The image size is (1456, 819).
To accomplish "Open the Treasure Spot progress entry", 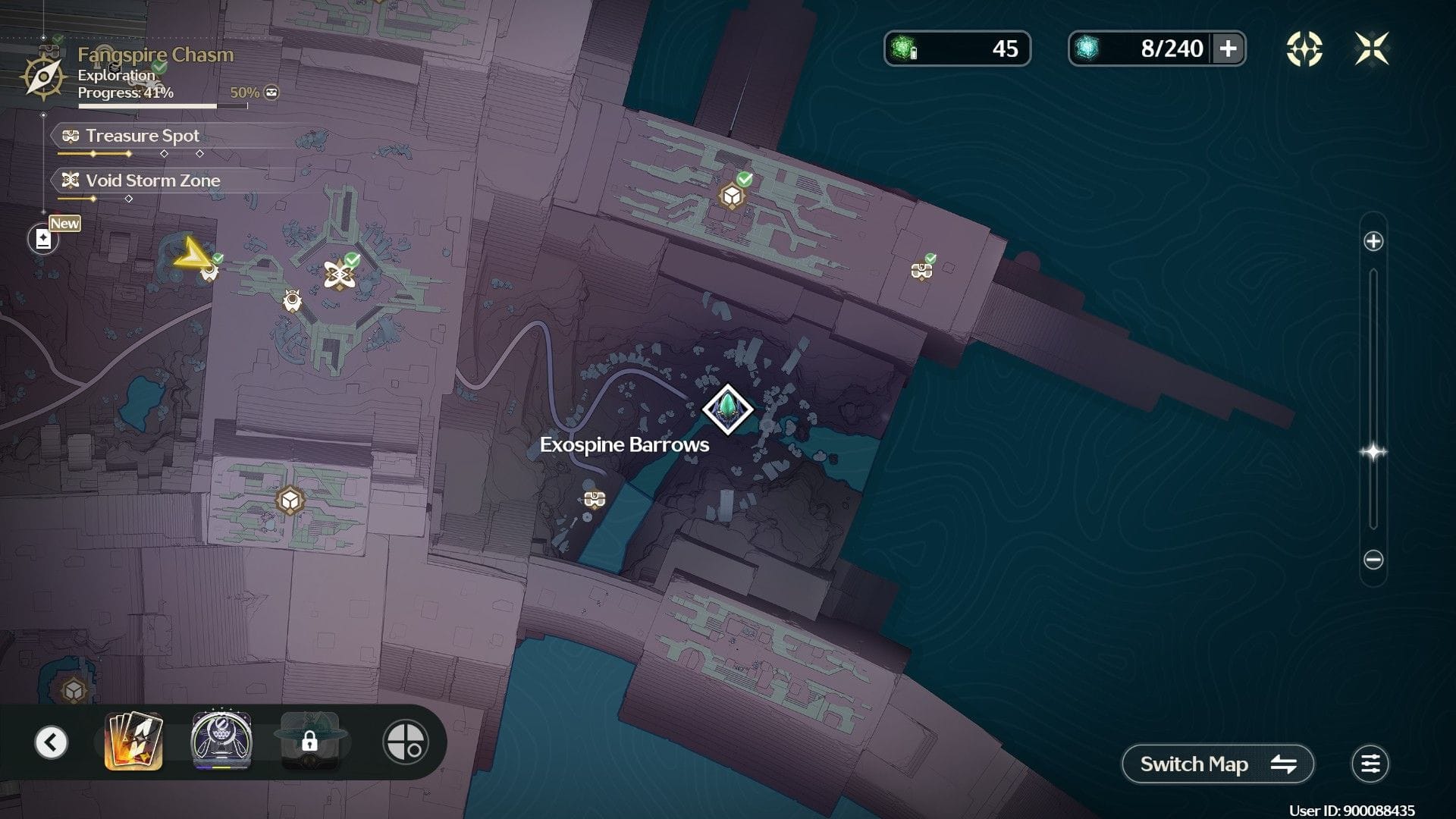I will tap(143, 136).
